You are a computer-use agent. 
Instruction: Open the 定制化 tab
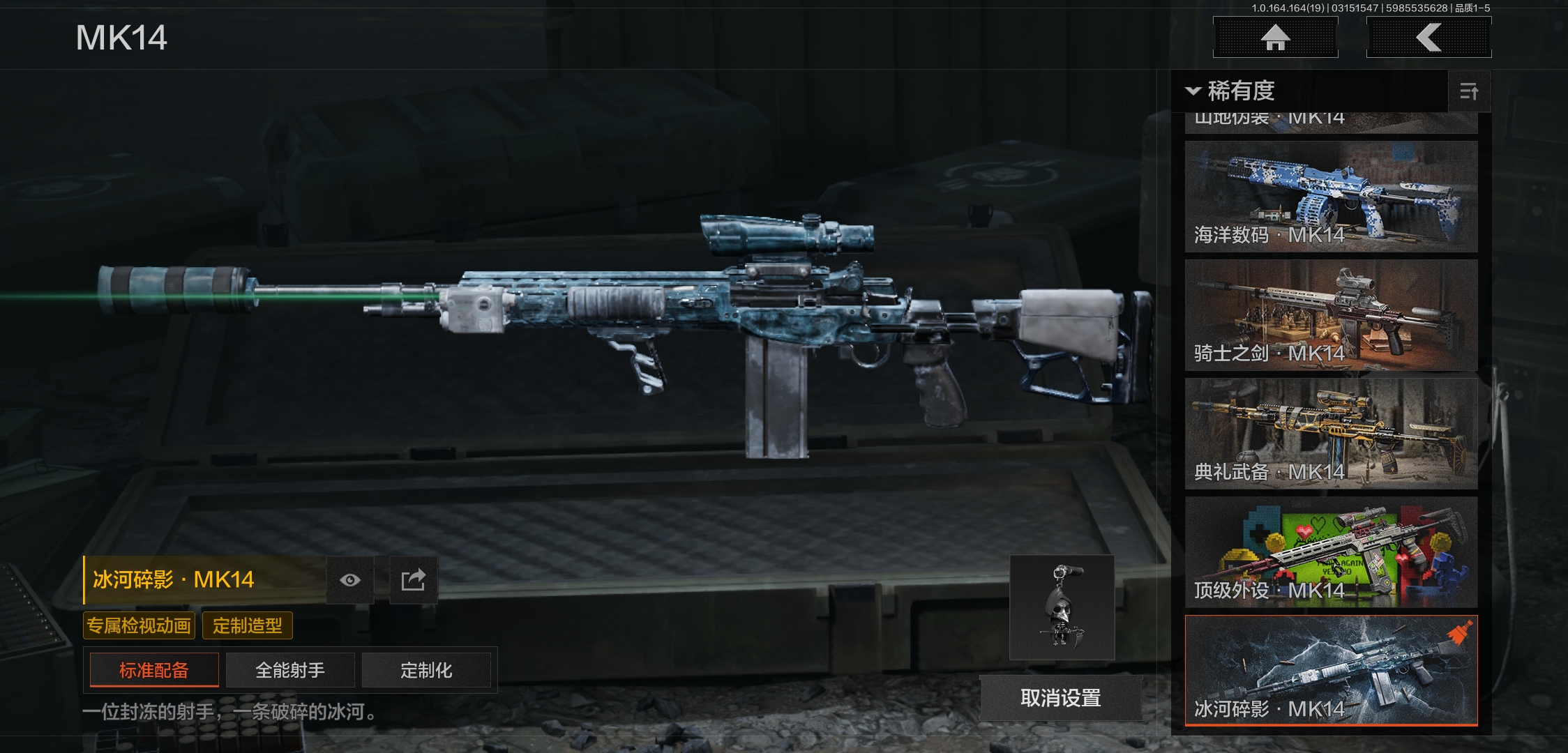426,670
